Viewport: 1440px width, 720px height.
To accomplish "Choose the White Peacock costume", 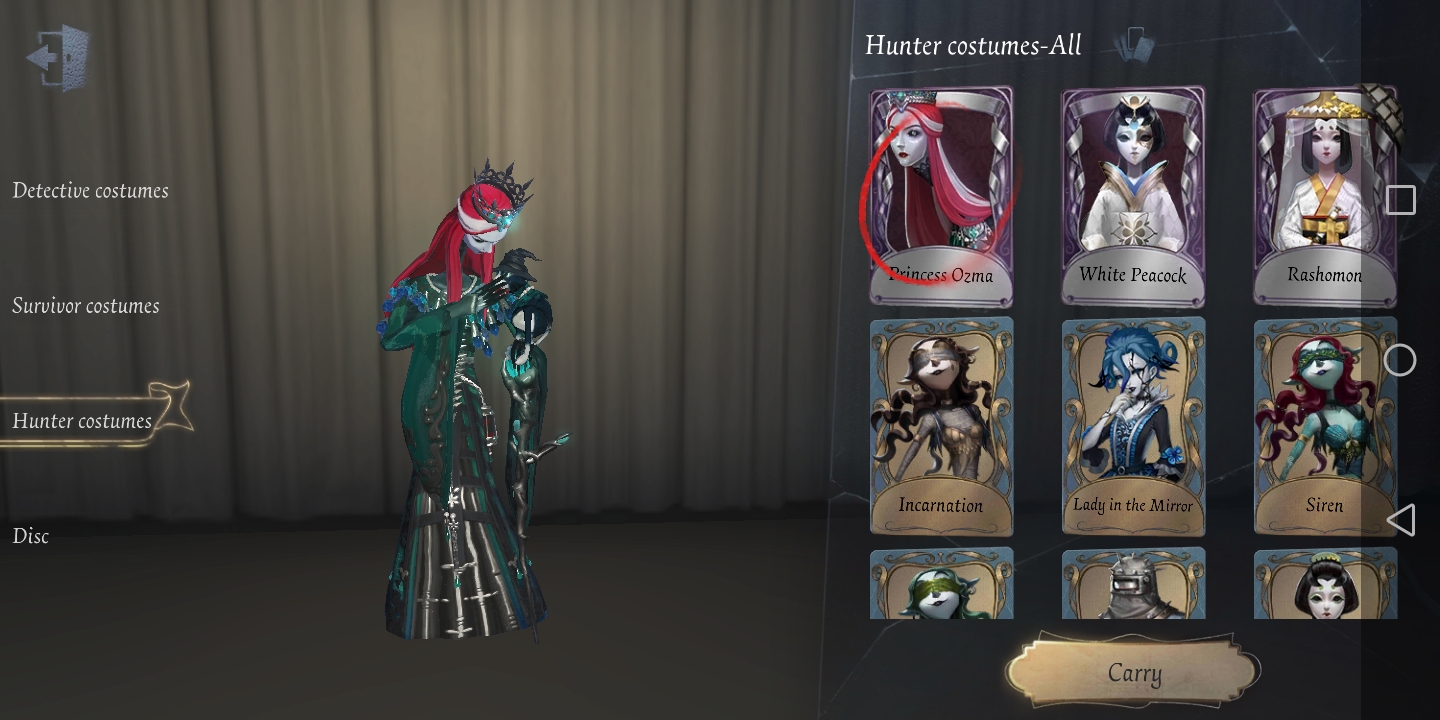I will [1132, 195].
